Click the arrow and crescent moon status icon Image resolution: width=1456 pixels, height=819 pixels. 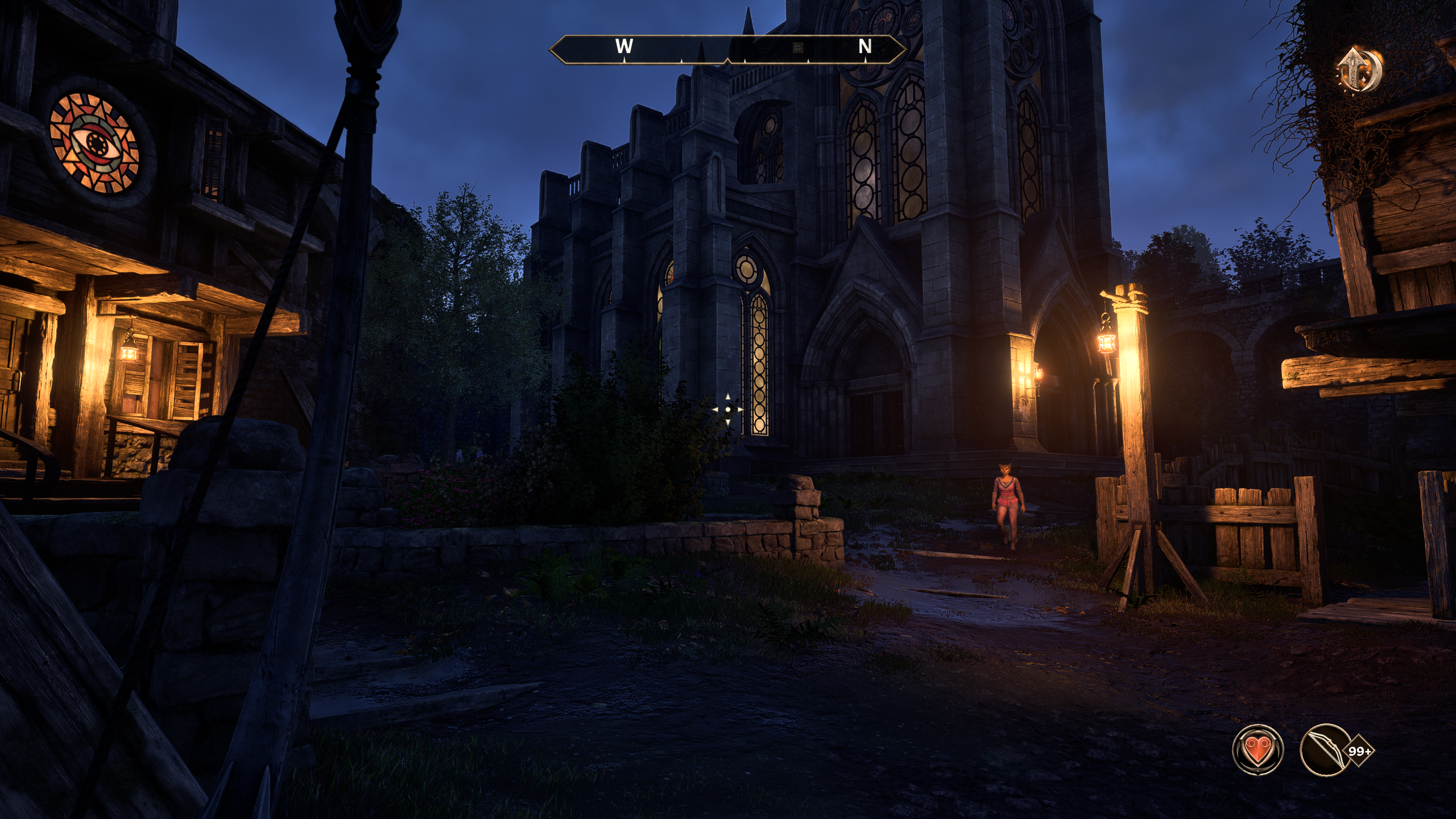pos(1359,71)
